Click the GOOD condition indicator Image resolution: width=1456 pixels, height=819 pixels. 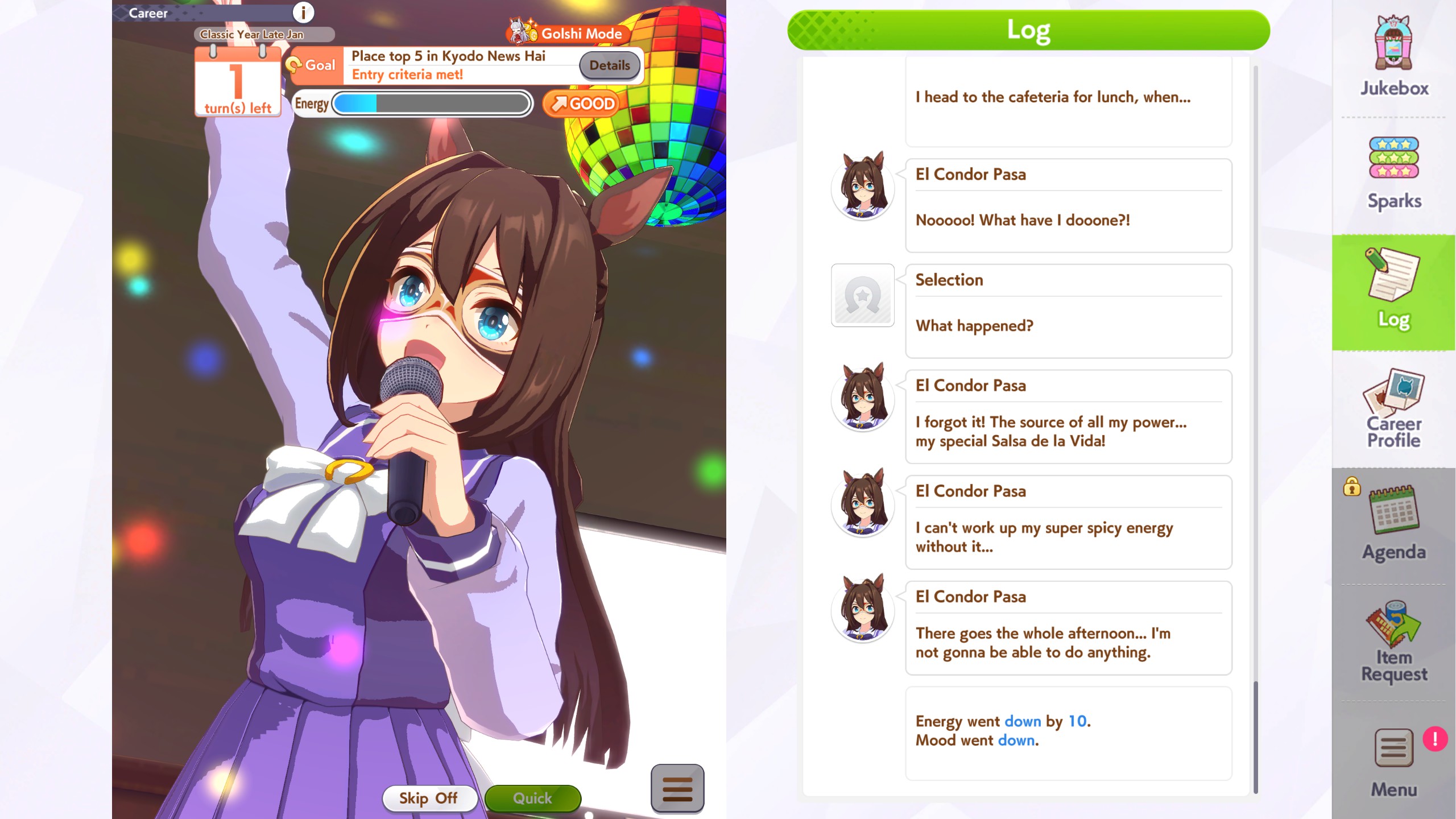[x=581, y=103]
